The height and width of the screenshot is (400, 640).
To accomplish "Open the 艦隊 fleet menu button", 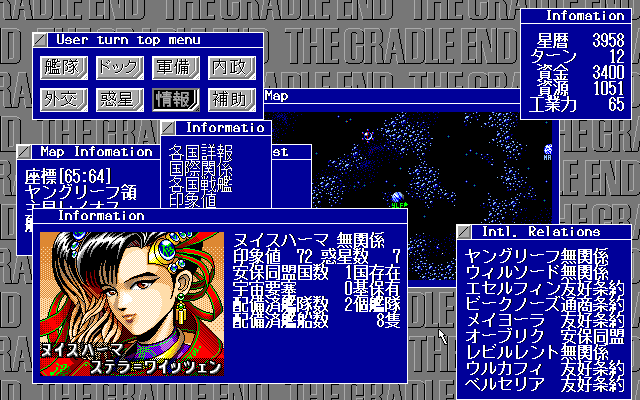I will pos(62,67).
